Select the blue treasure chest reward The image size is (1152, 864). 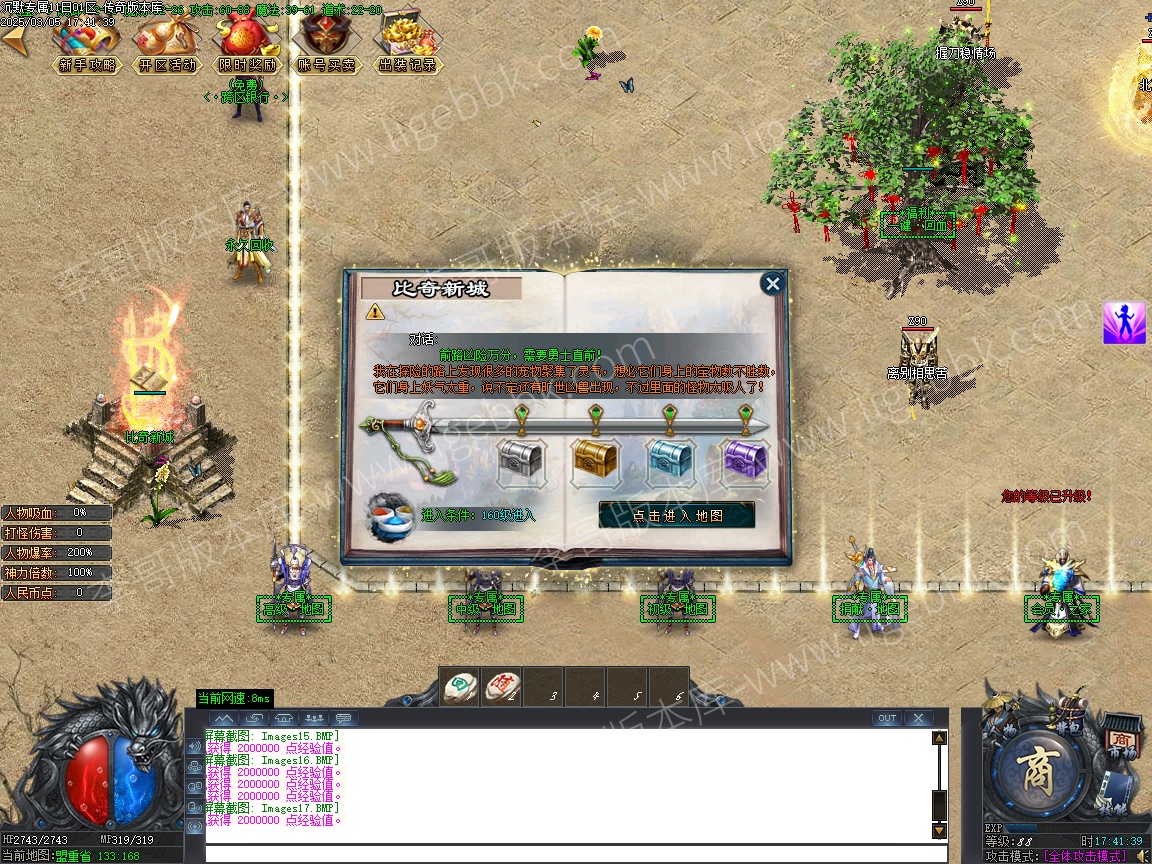coord(670,461)
